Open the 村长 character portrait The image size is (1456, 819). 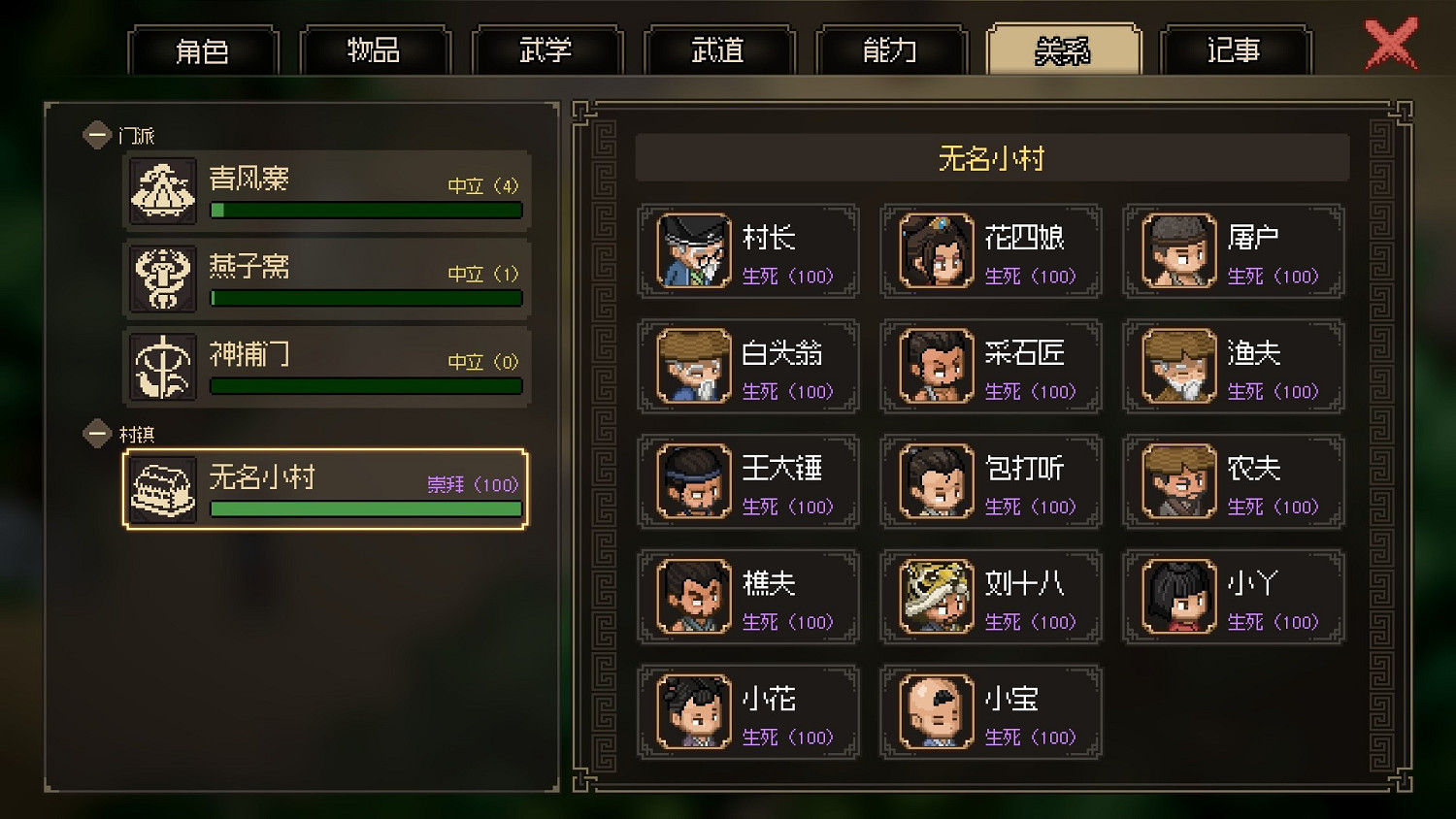pos(691,250)
